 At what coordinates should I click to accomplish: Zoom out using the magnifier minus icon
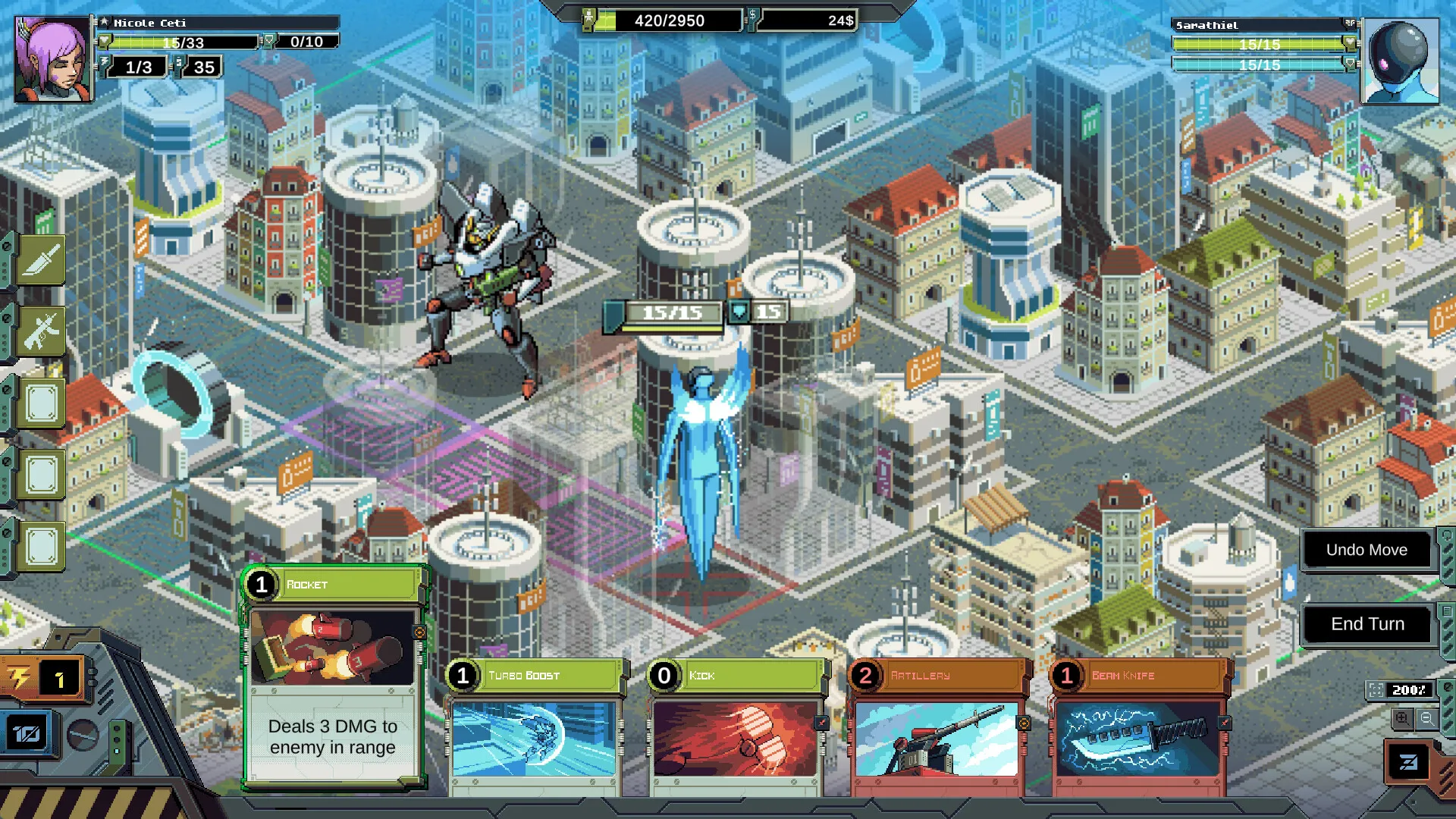(1427, 718)
